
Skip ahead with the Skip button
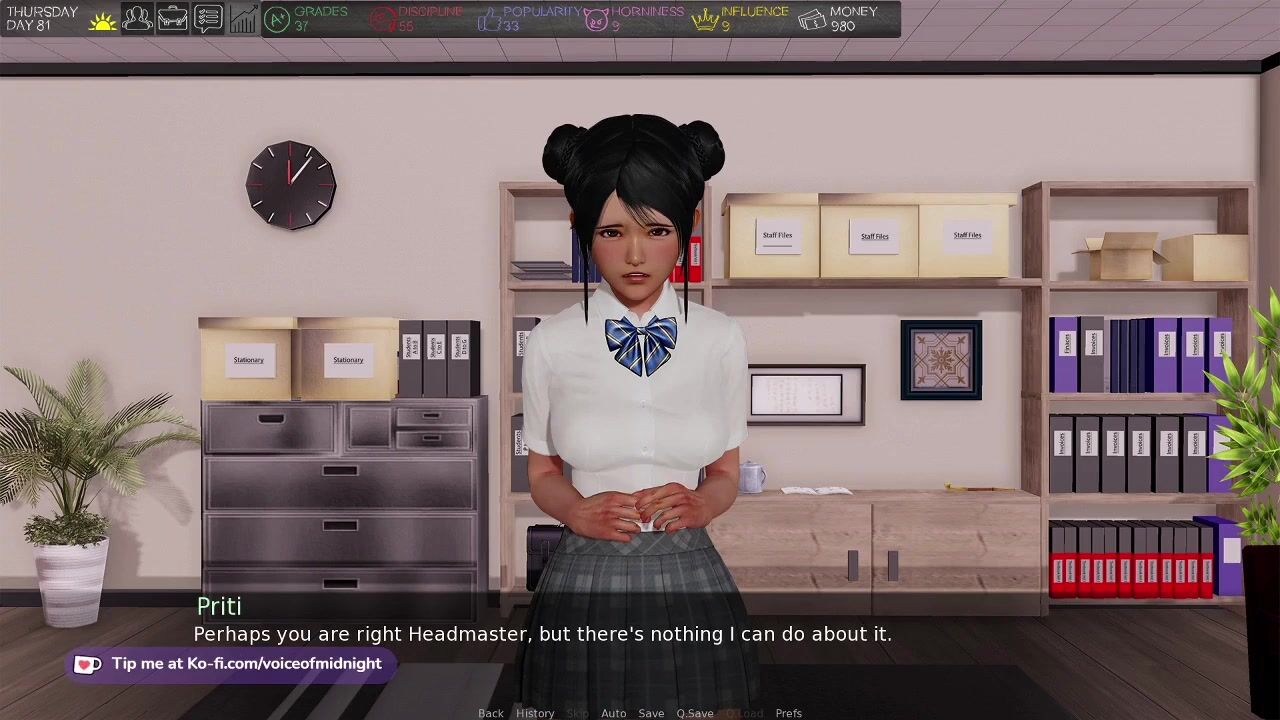(x=578, y=713)
